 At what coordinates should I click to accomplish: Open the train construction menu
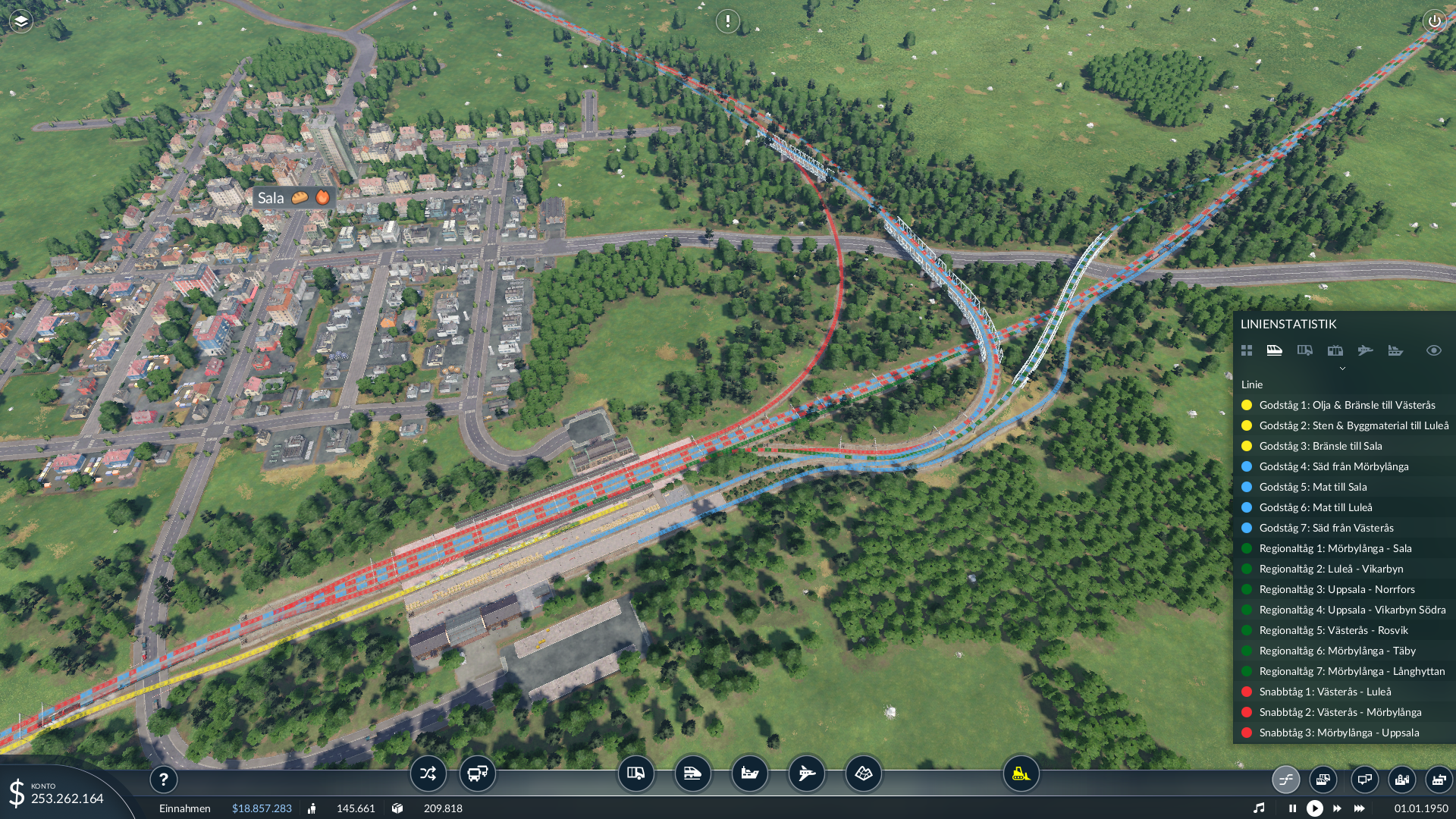(692, 773)
